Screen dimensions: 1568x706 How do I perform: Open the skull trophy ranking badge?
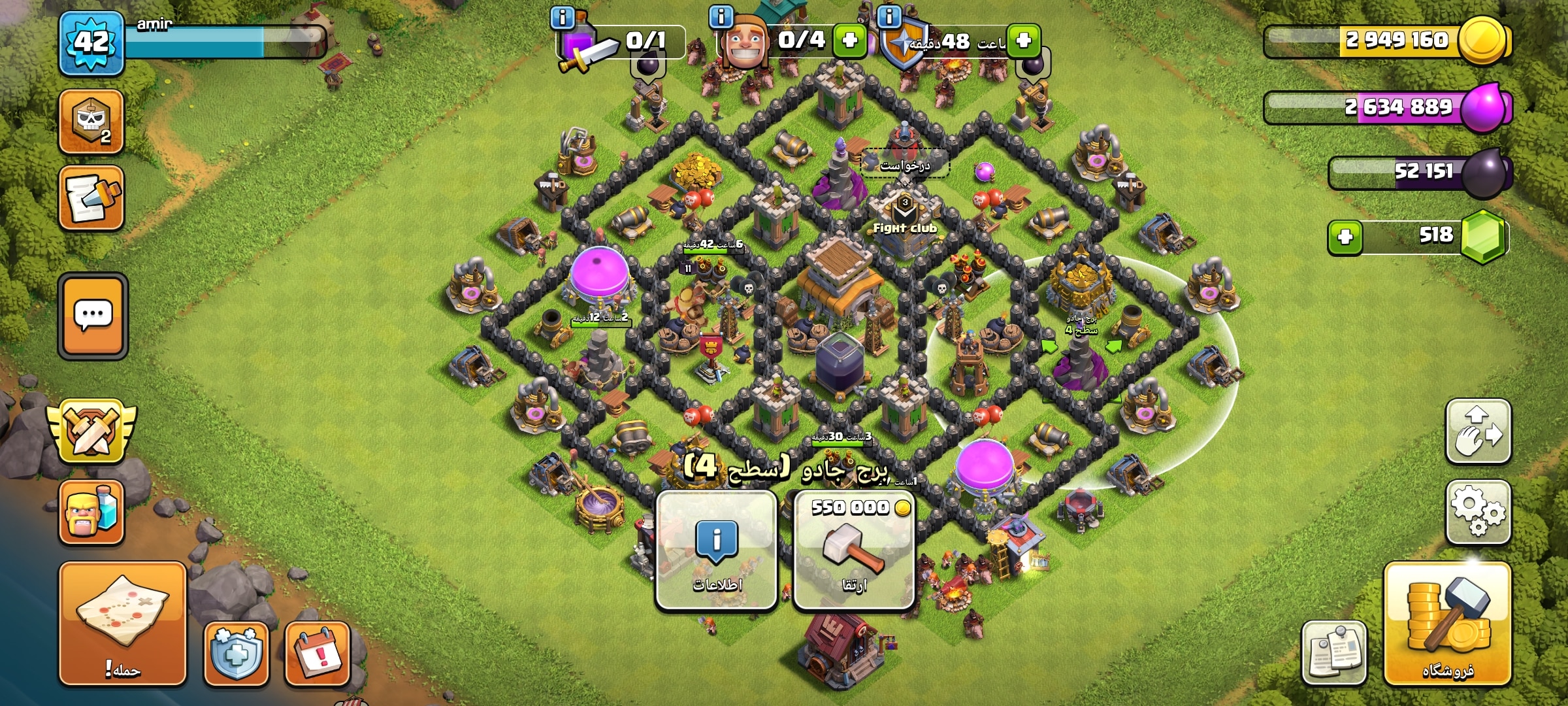click(x=91, y=122)
